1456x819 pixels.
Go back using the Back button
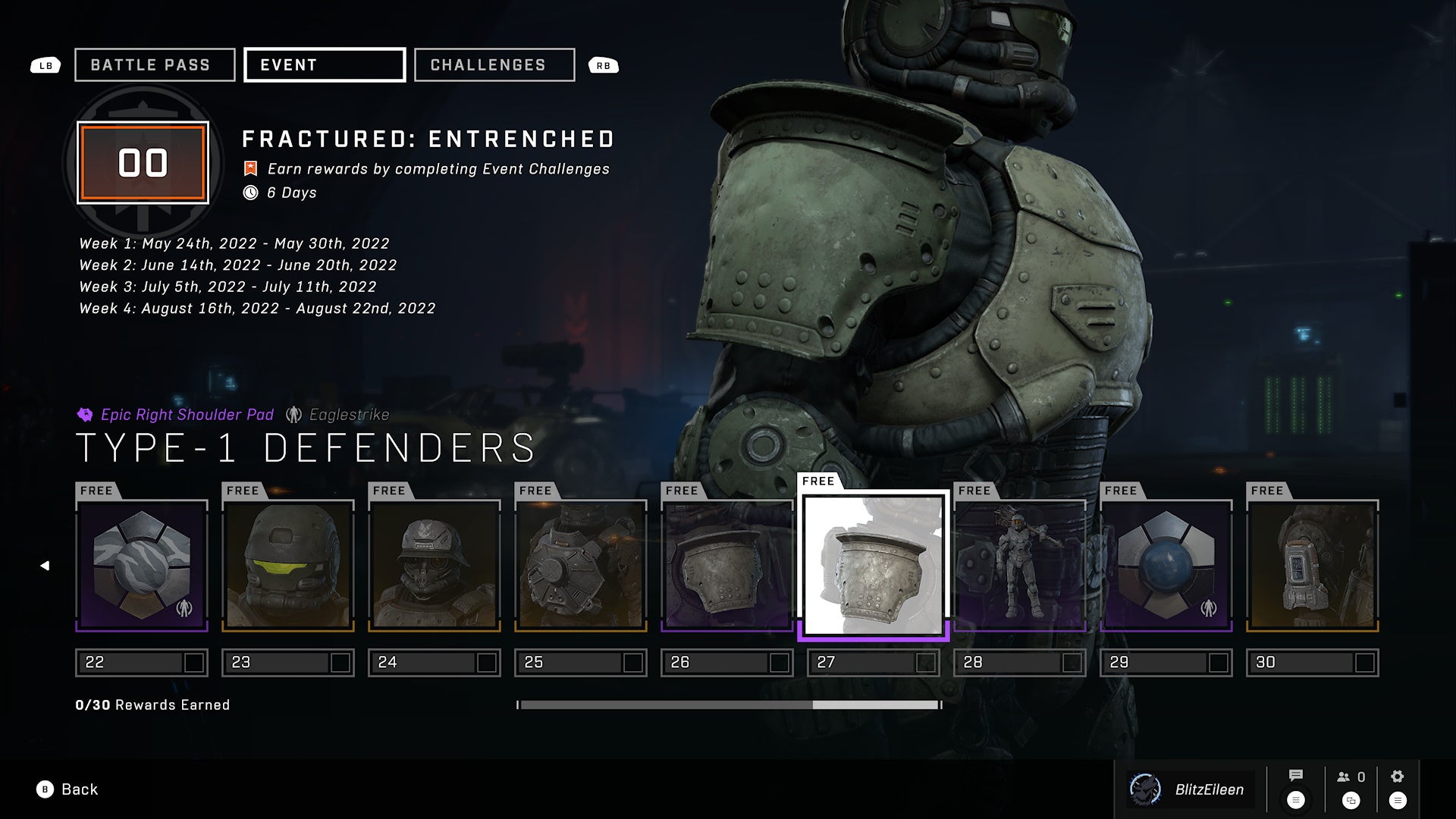[67, 789]
